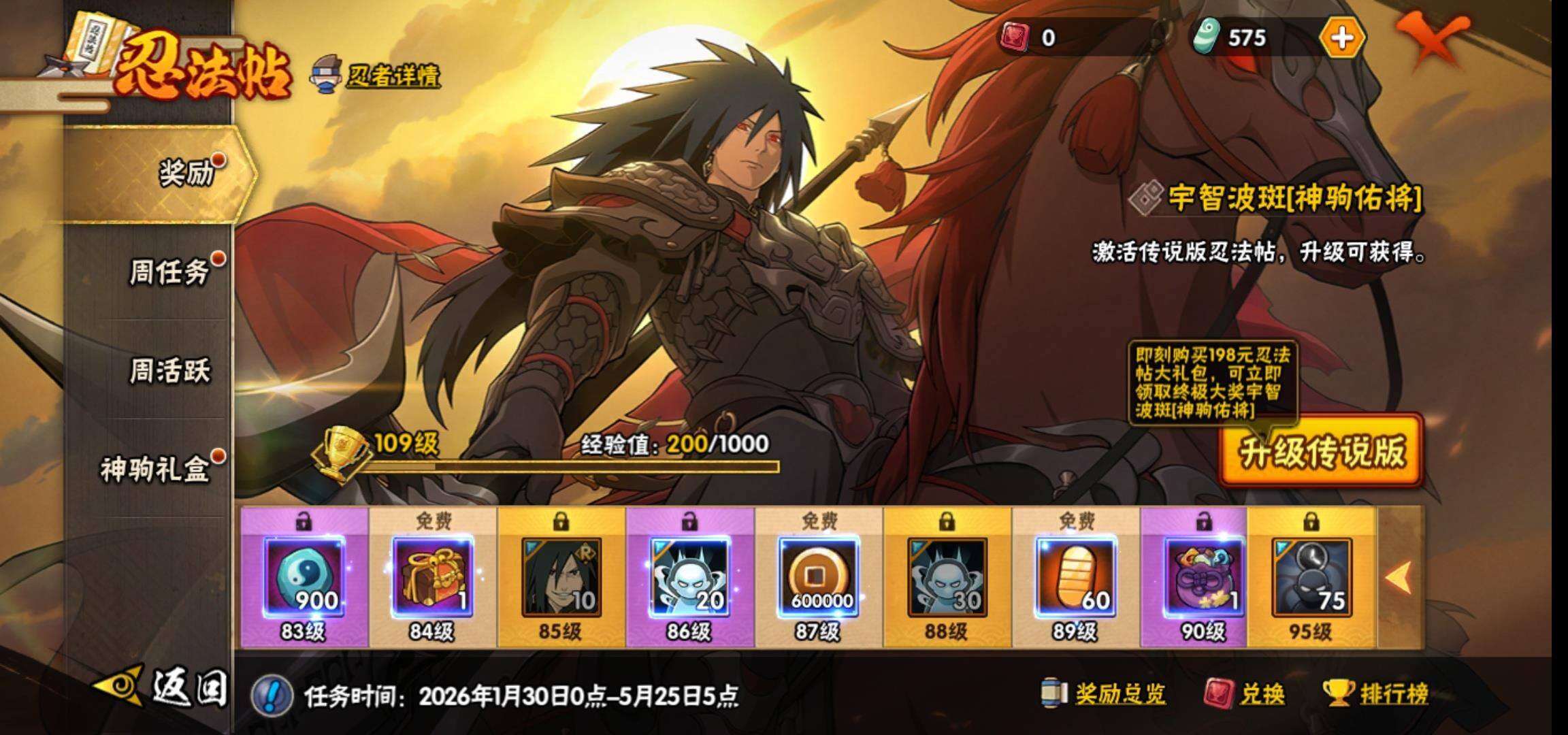Select the level 87 free 600000 coin reward

(819, 577)
